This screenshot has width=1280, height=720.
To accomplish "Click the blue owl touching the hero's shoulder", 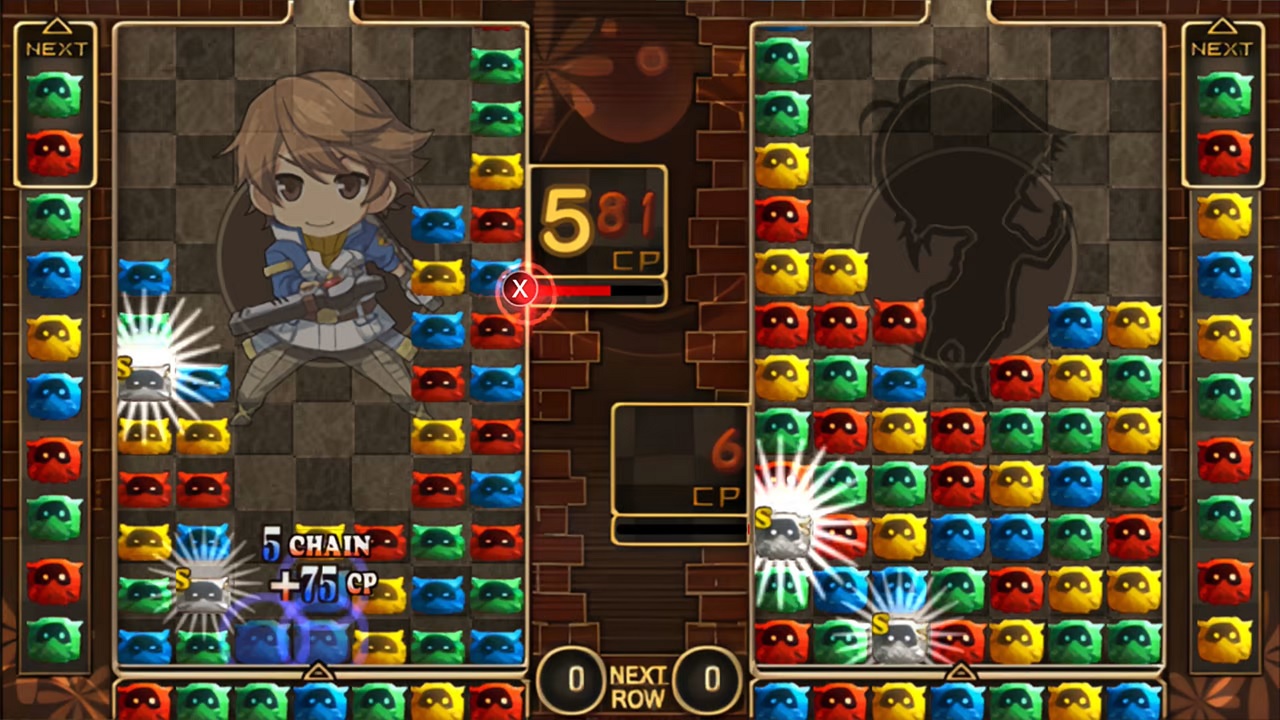I will [x=438, y=224].
